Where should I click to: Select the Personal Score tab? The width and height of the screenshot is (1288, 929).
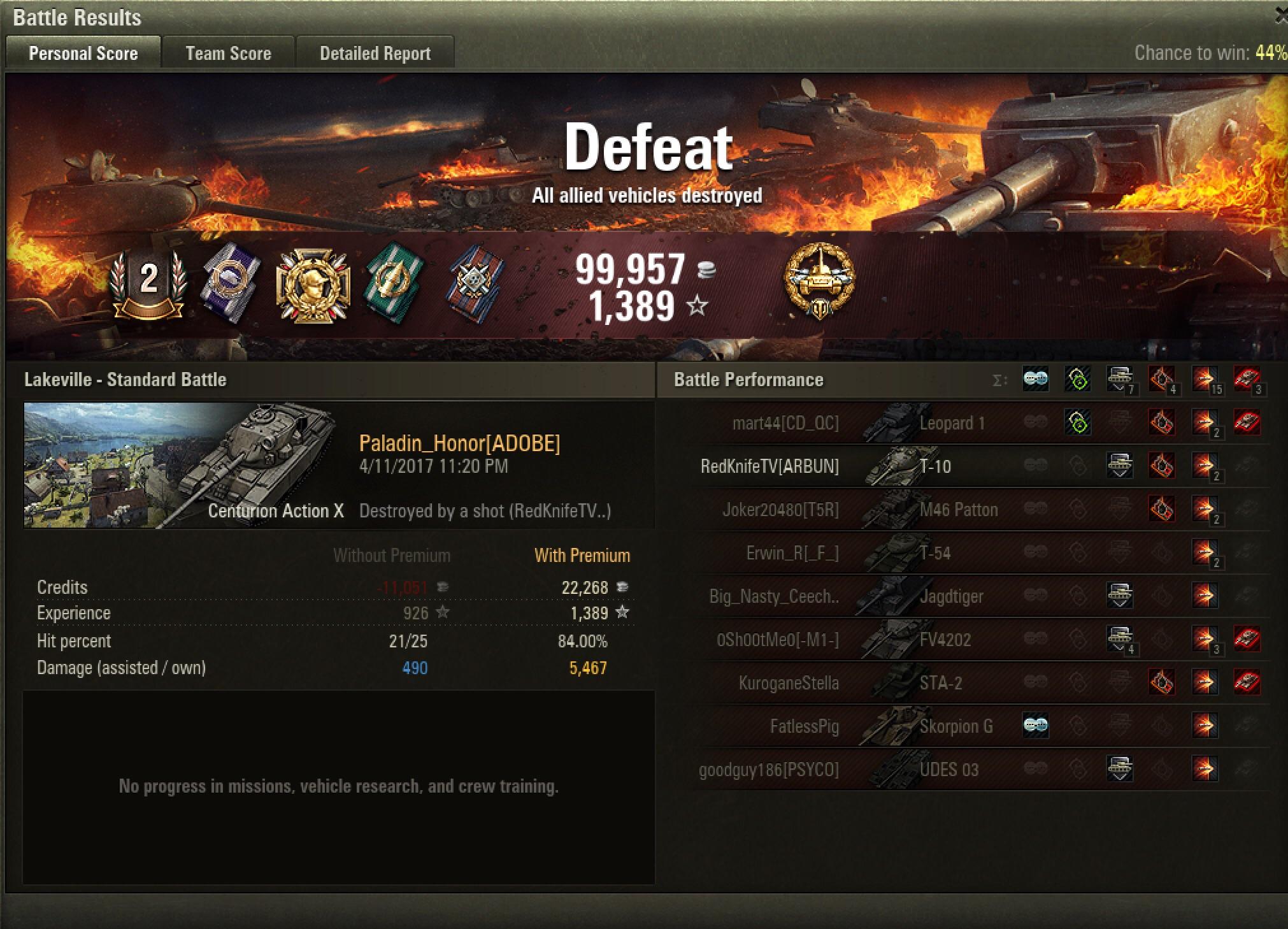[83, 53]
